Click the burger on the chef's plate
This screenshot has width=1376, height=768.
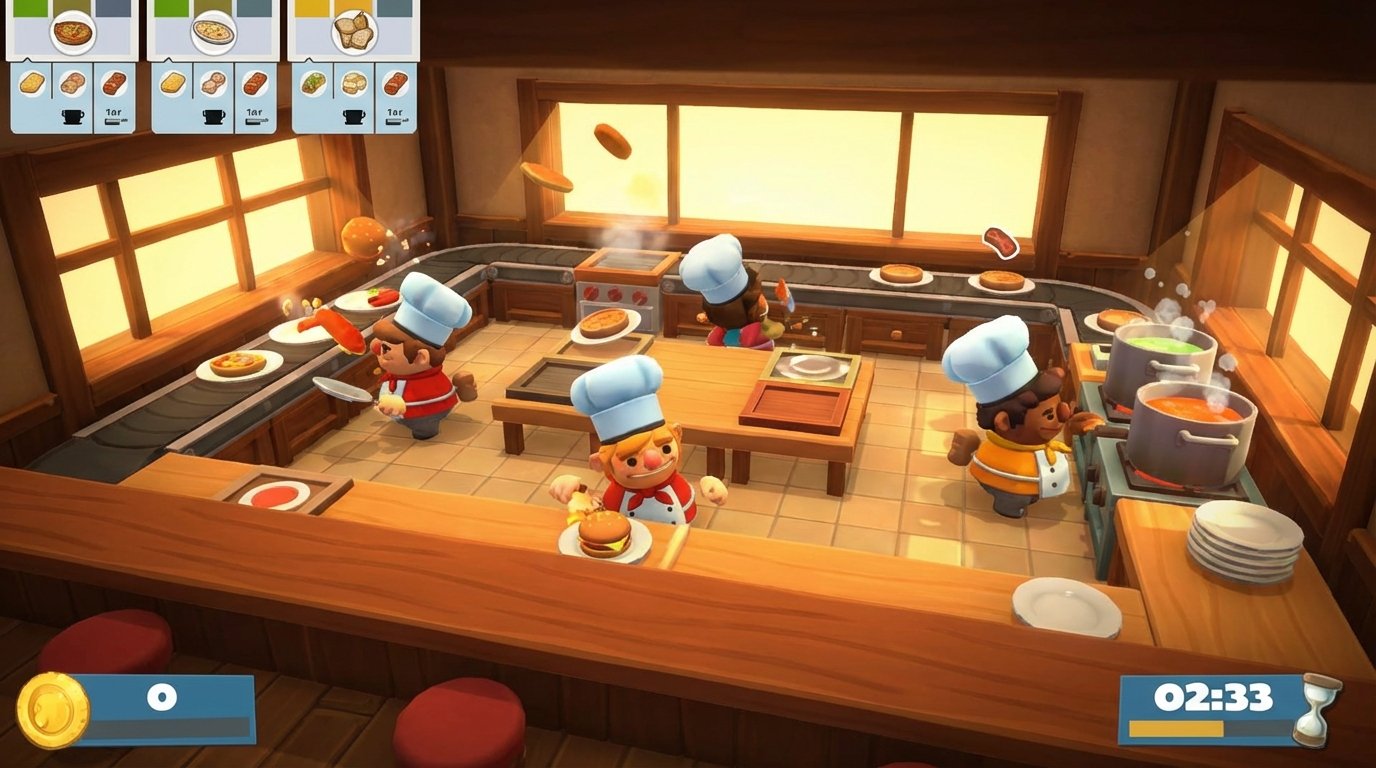click(600, 537)
